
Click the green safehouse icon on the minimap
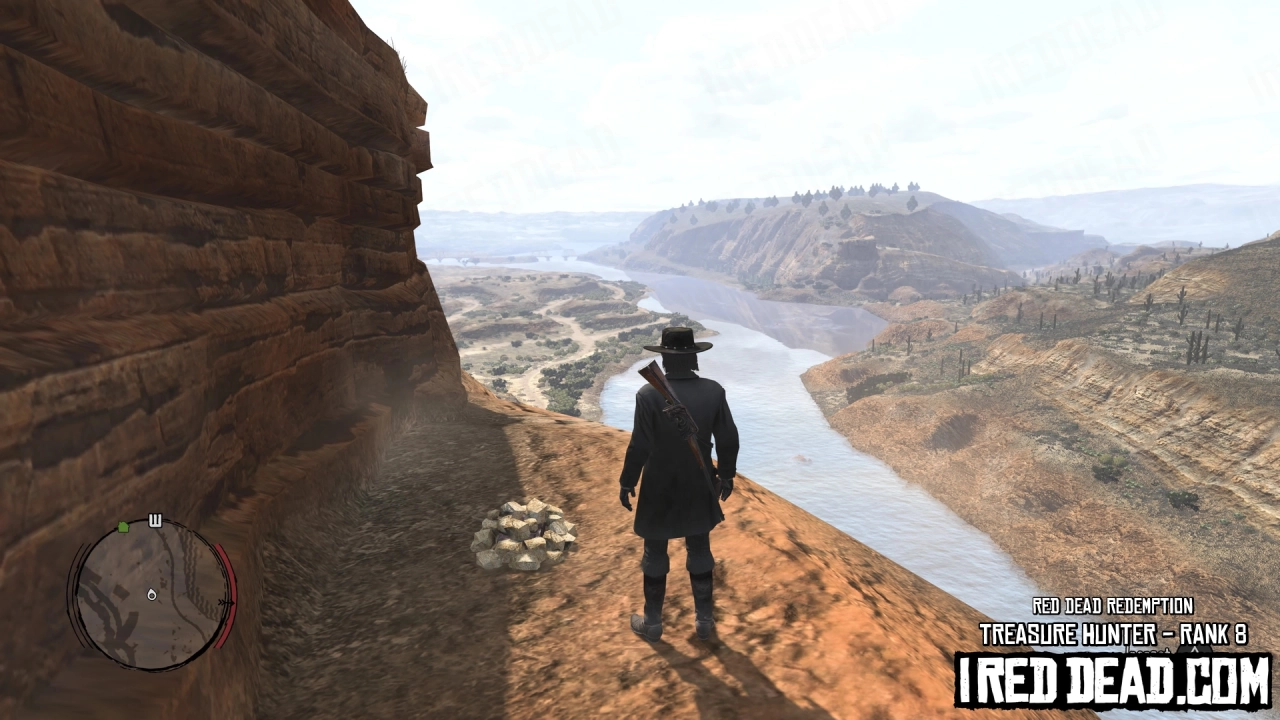(x=122, y=527)
